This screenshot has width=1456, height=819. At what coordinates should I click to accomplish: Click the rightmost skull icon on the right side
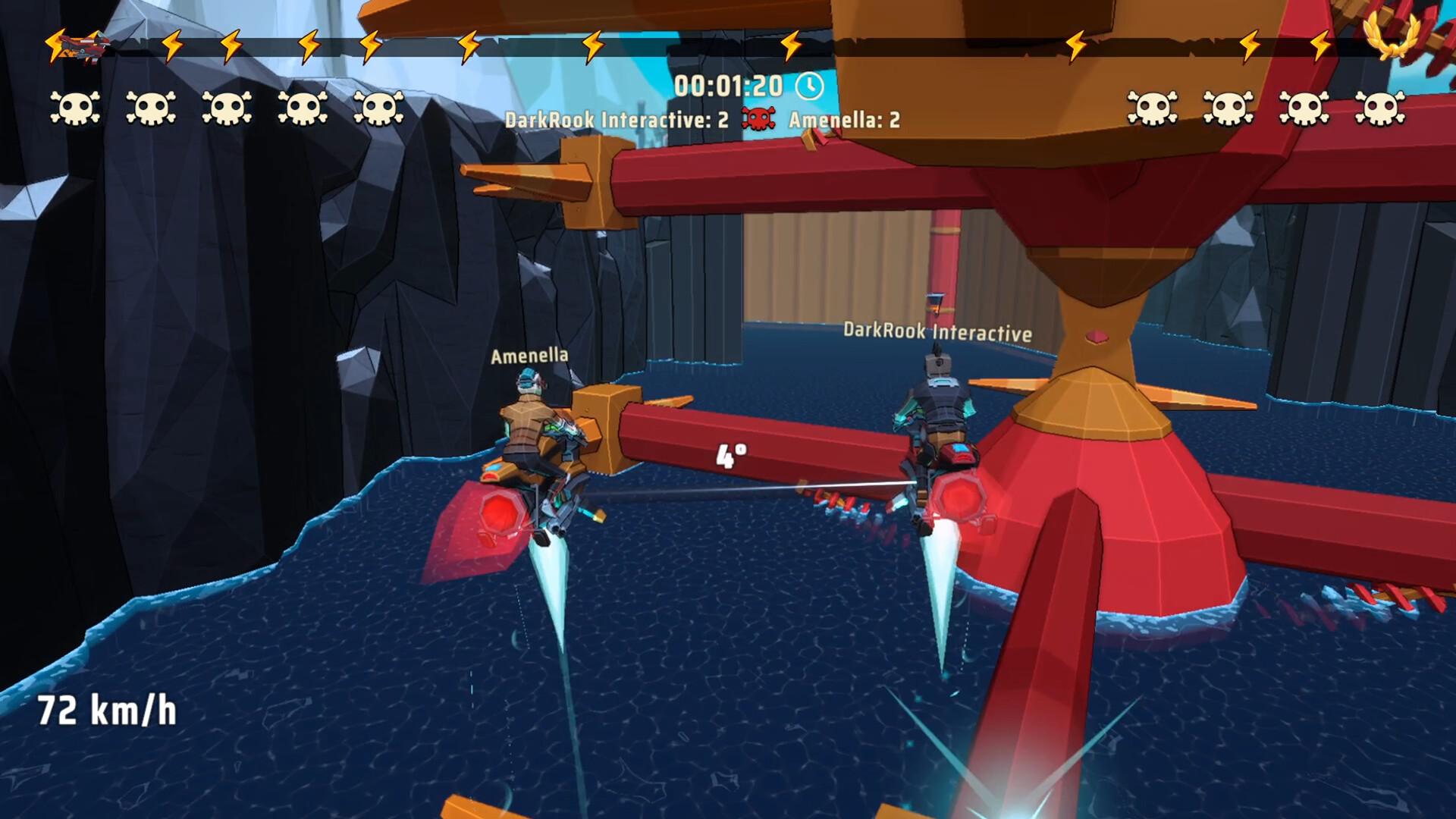click(1380, 108)
